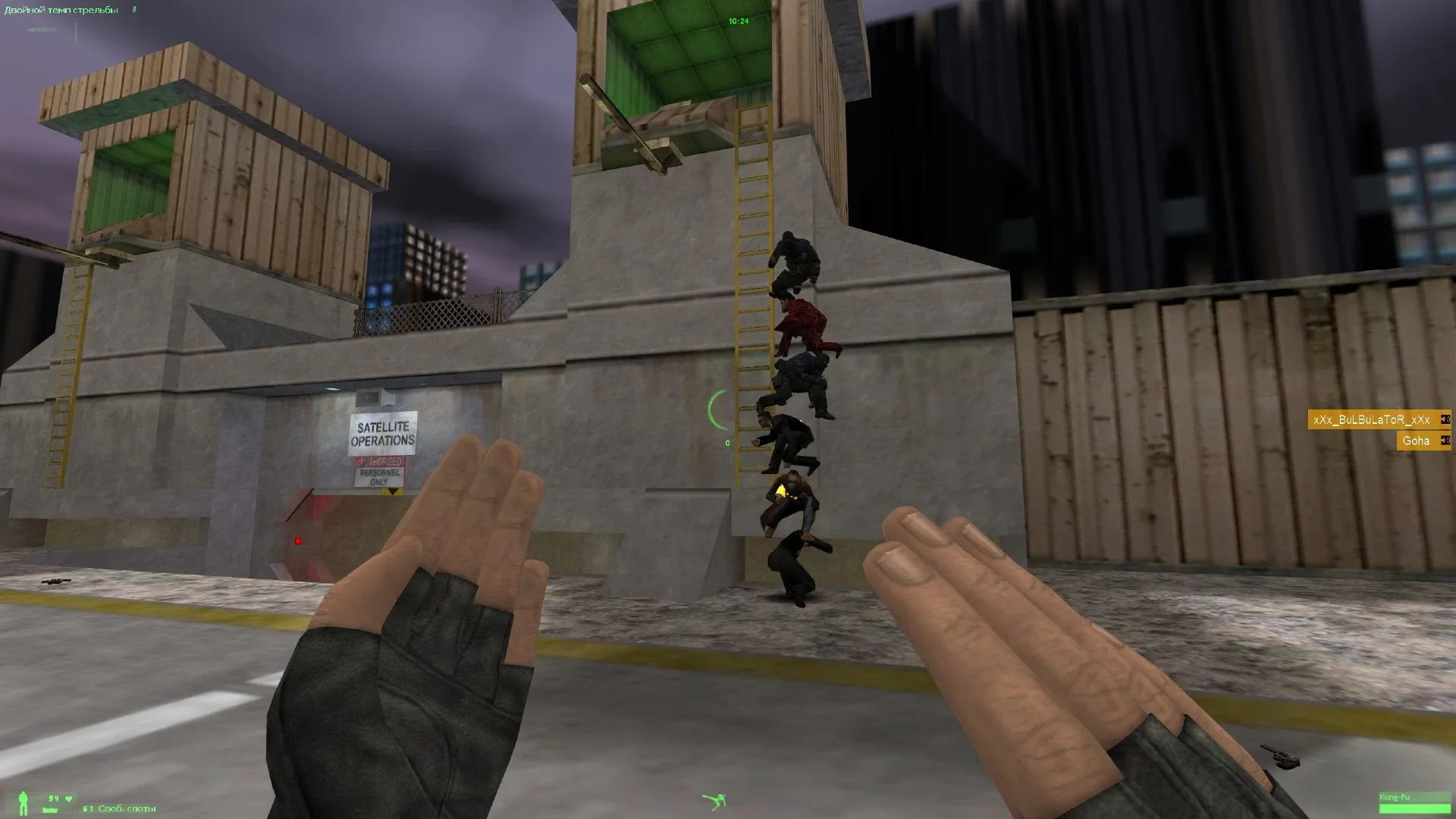Expand the powerup counter showing 3
The width and height of the screenshot is (1456, 819).
[x=135, y=11]
